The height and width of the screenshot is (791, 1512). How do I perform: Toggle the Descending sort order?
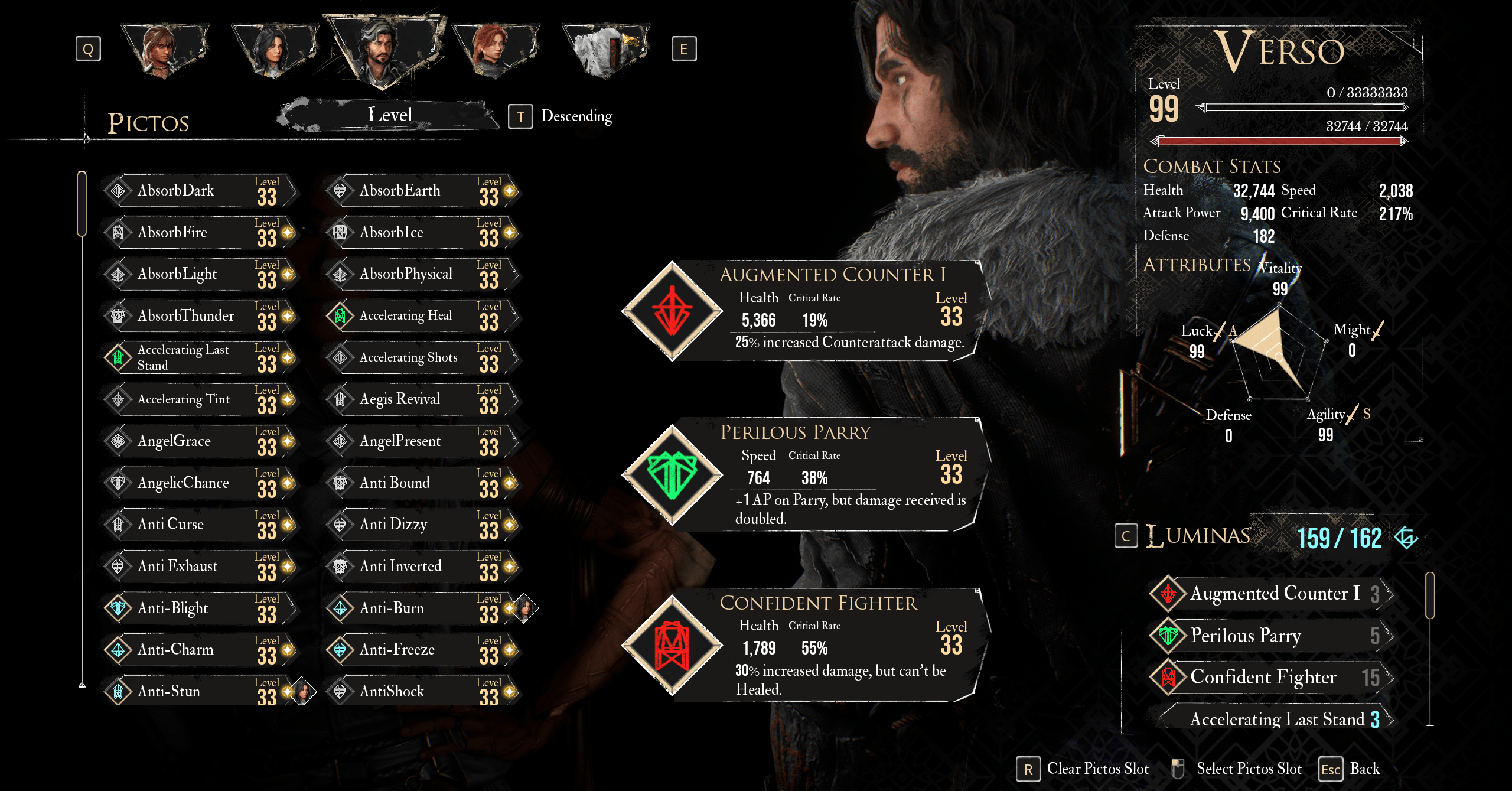(561, 116)
